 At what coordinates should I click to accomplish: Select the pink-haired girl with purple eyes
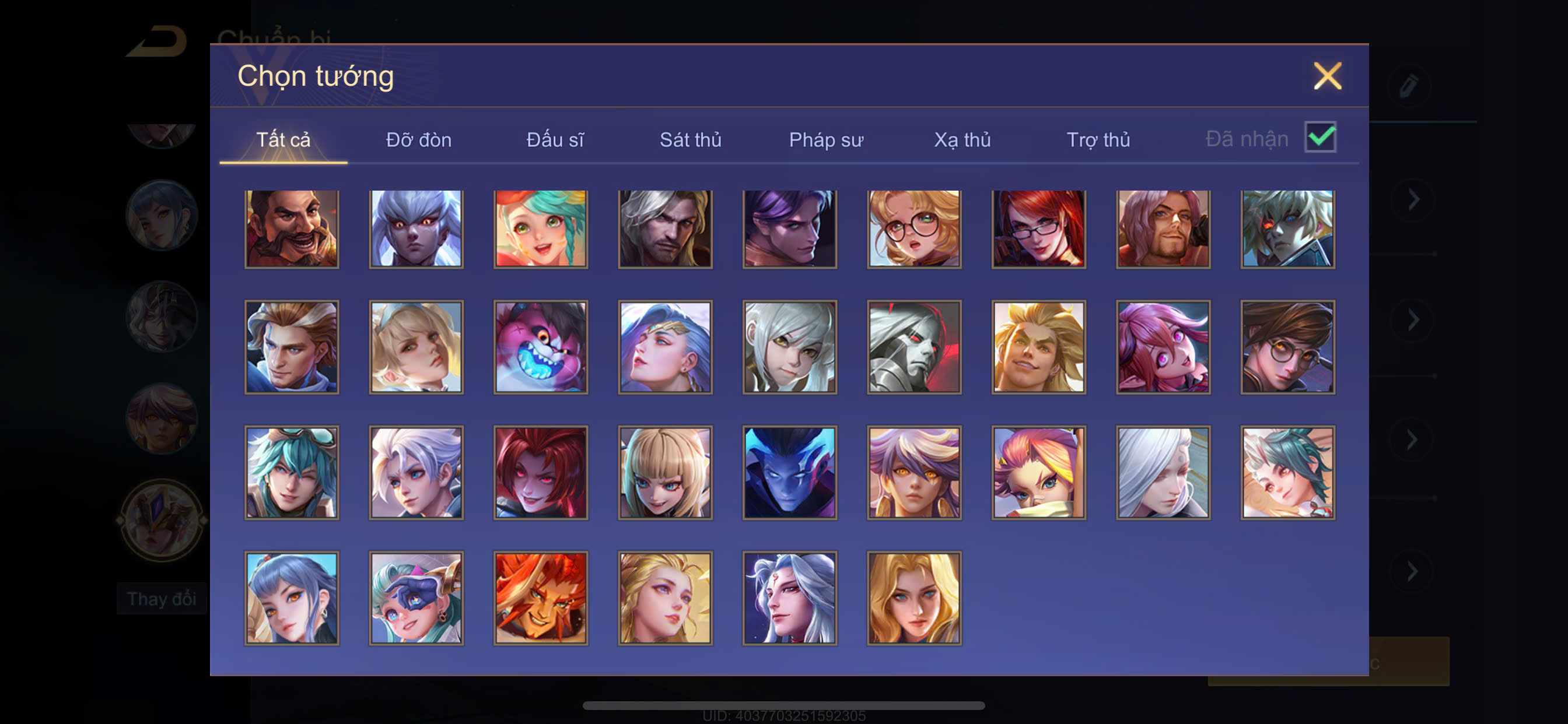click(1163, 347)
